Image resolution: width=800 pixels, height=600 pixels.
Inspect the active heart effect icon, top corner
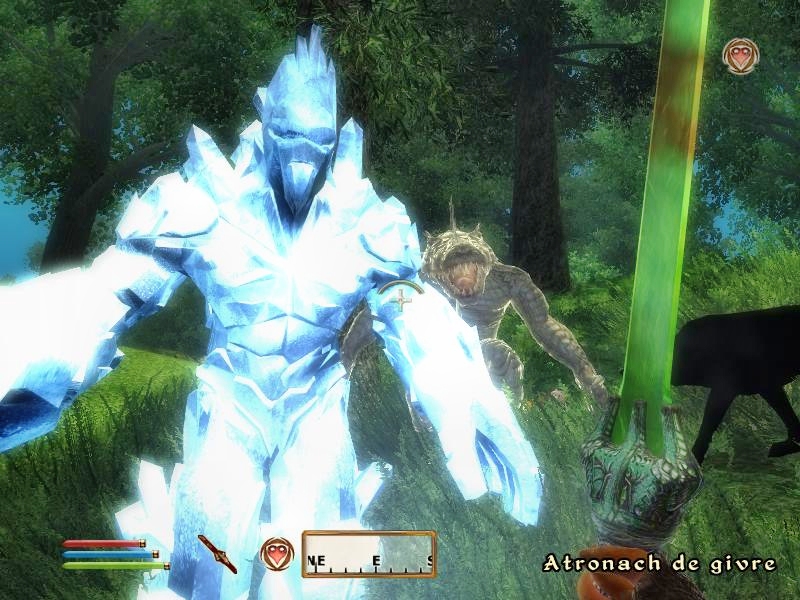[741, 56]
